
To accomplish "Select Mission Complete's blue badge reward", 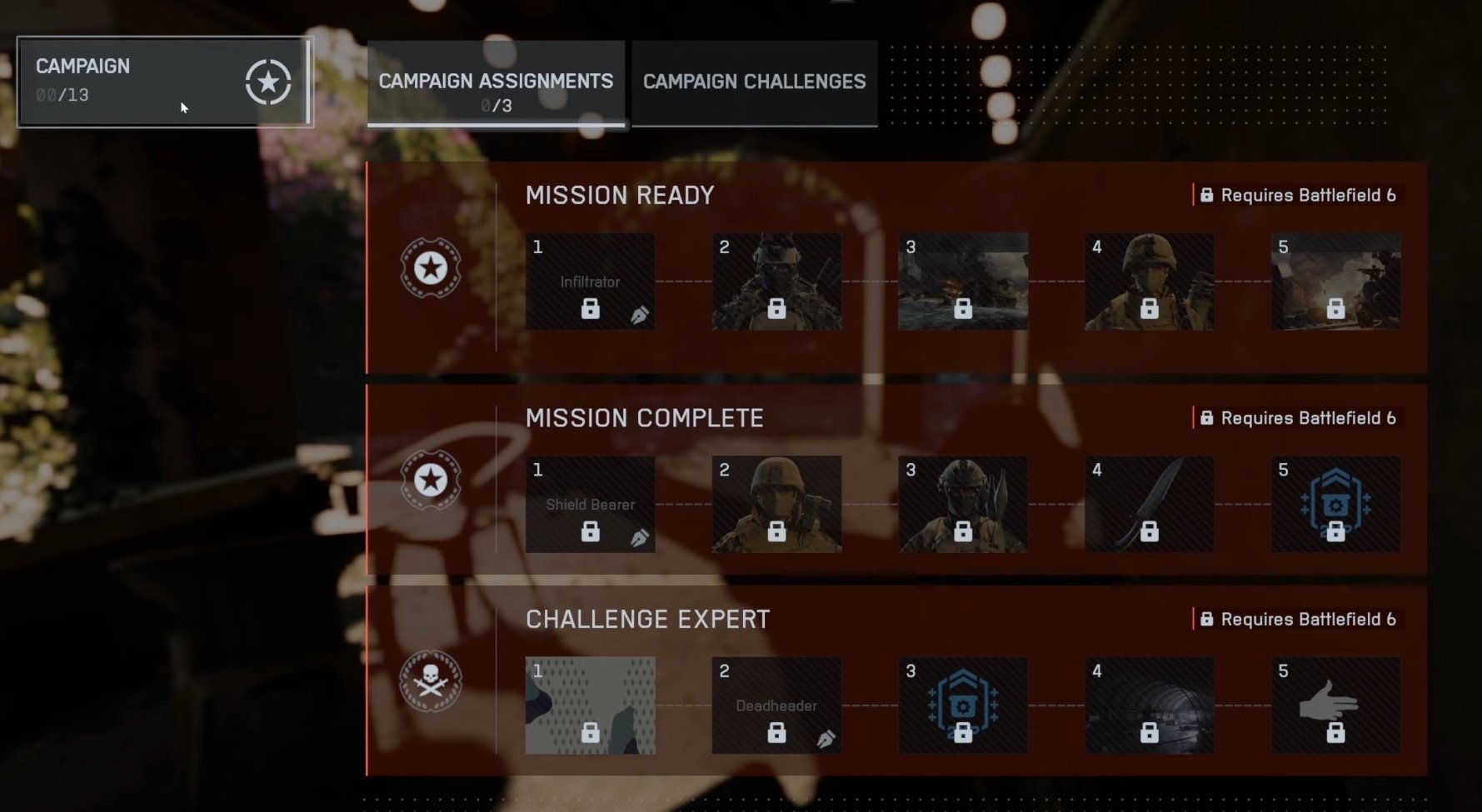I will click(1335, 504).
